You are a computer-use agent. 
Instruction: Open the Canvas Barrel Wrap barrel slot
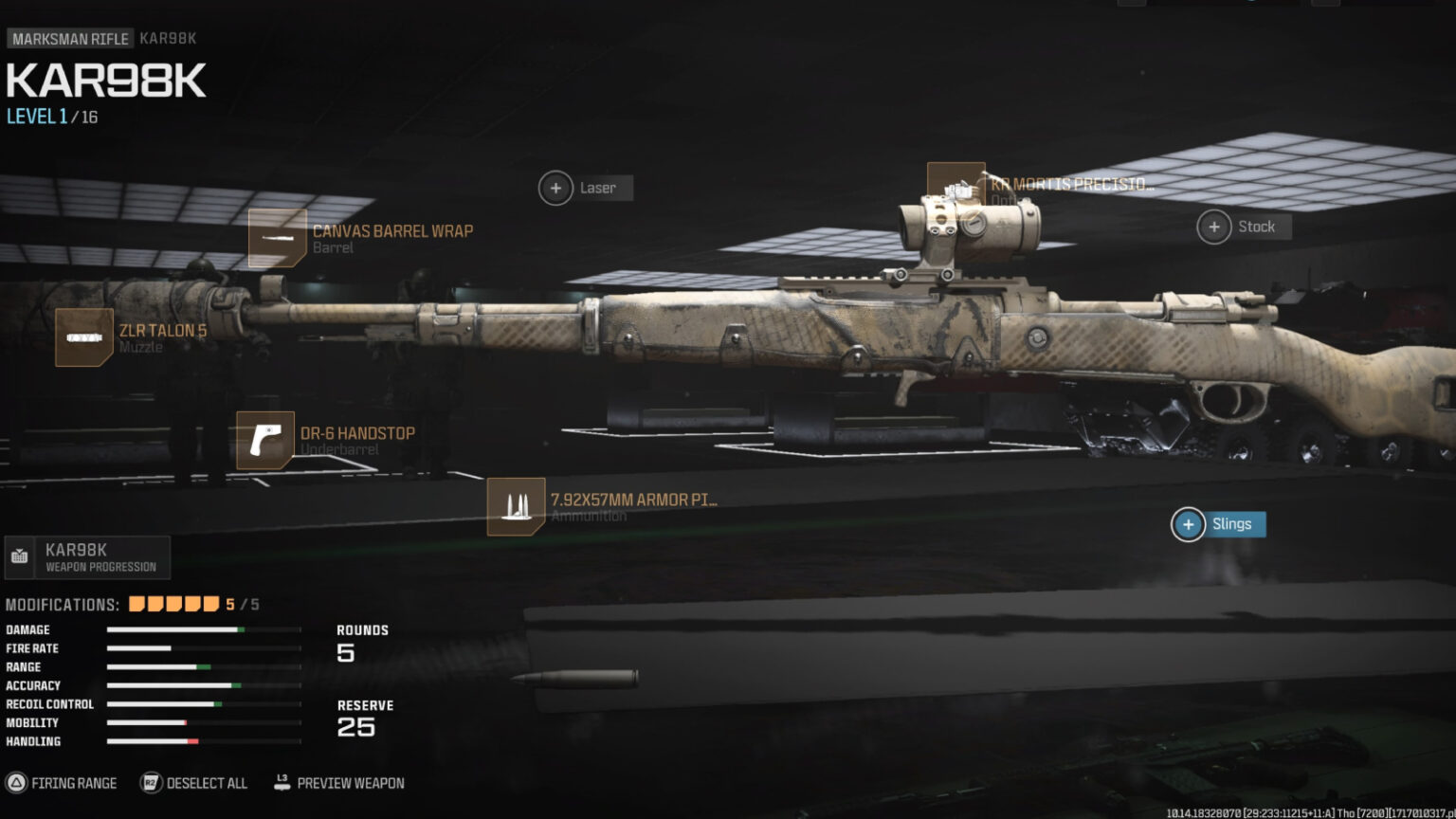276,238
